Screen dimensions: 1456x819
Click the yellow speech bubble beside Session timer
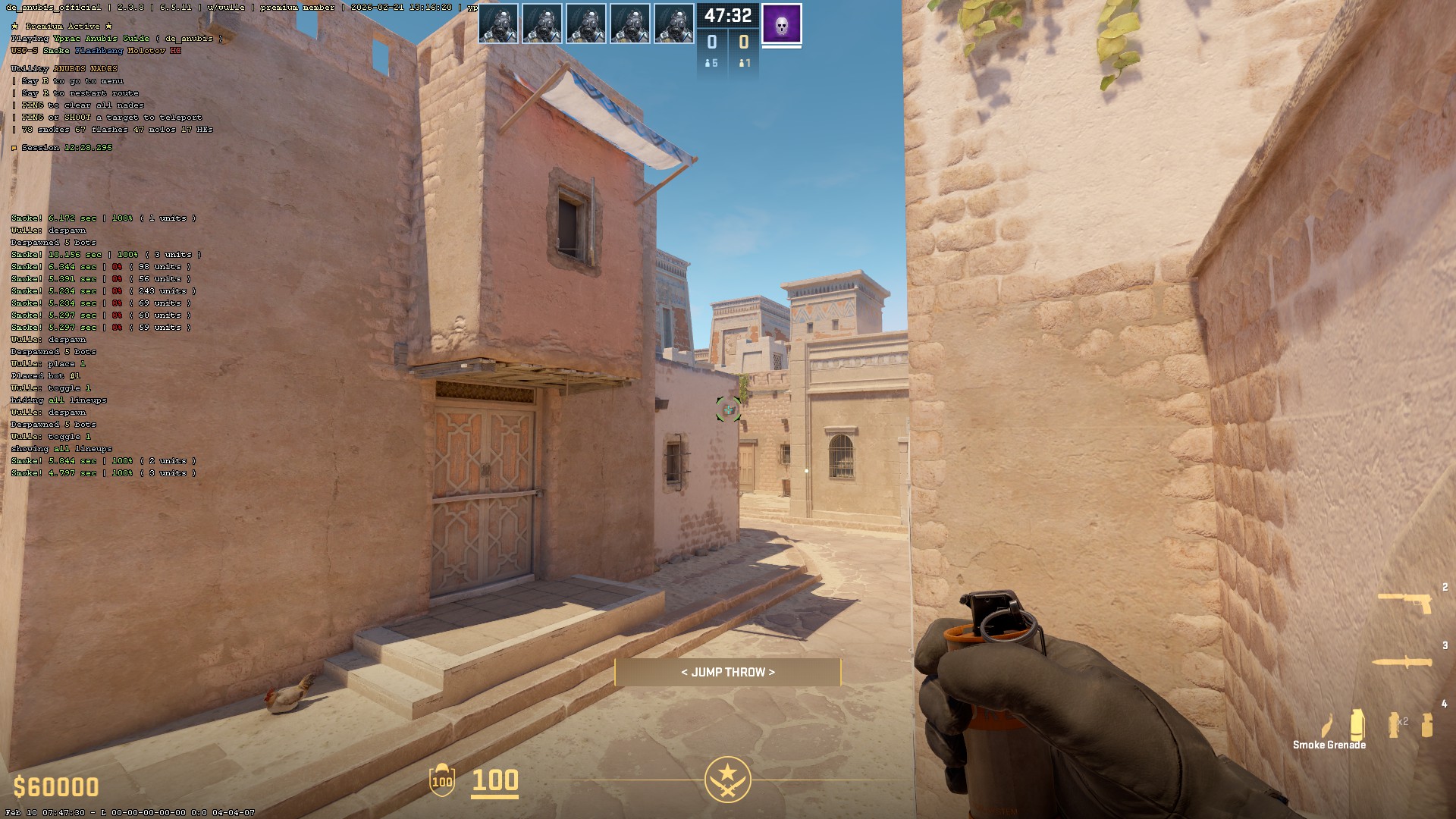[x=14, y=147]
